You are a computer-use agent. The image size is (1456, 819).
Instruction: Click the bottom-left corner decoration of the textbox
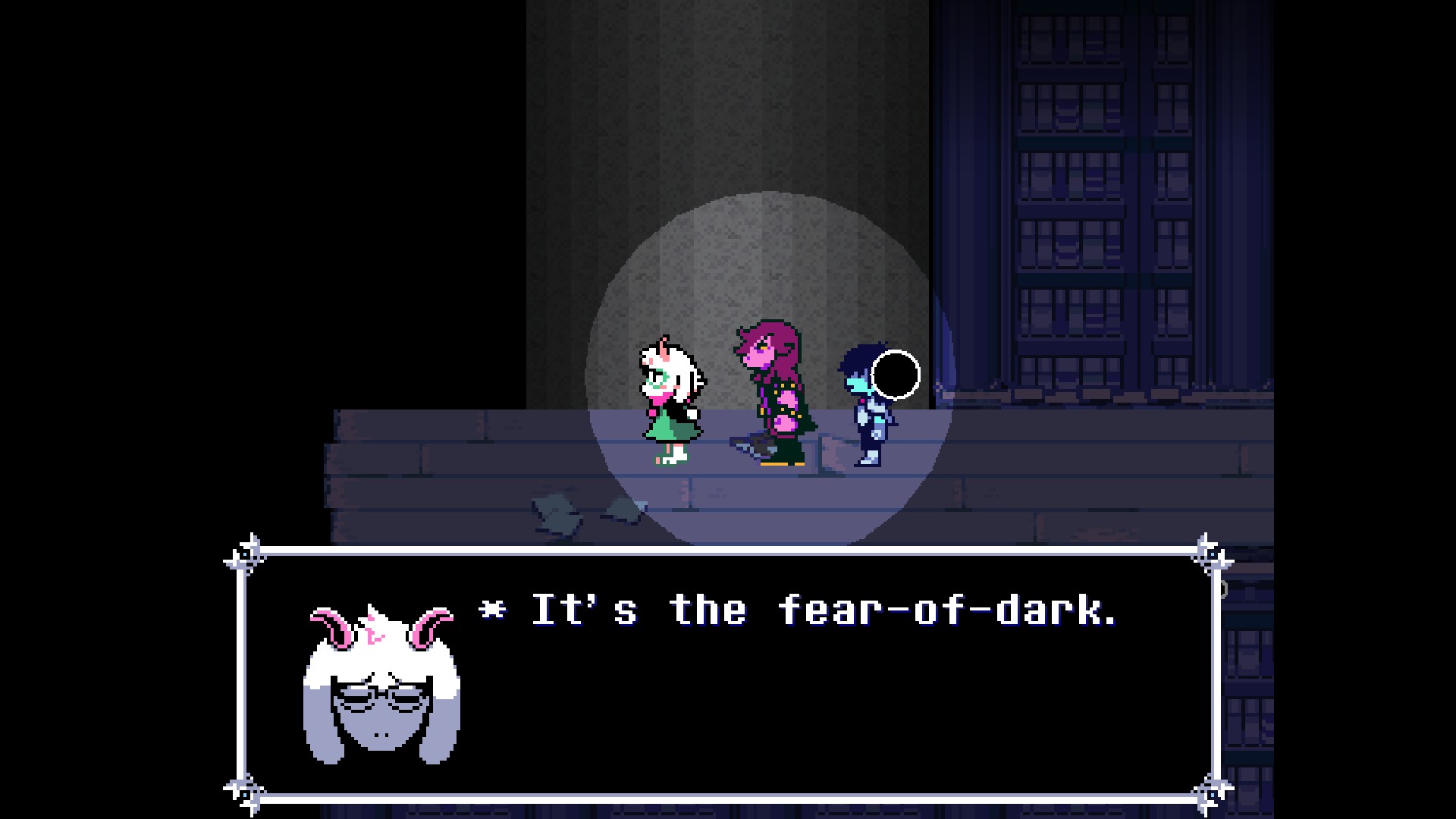click(x=243, y=795)
